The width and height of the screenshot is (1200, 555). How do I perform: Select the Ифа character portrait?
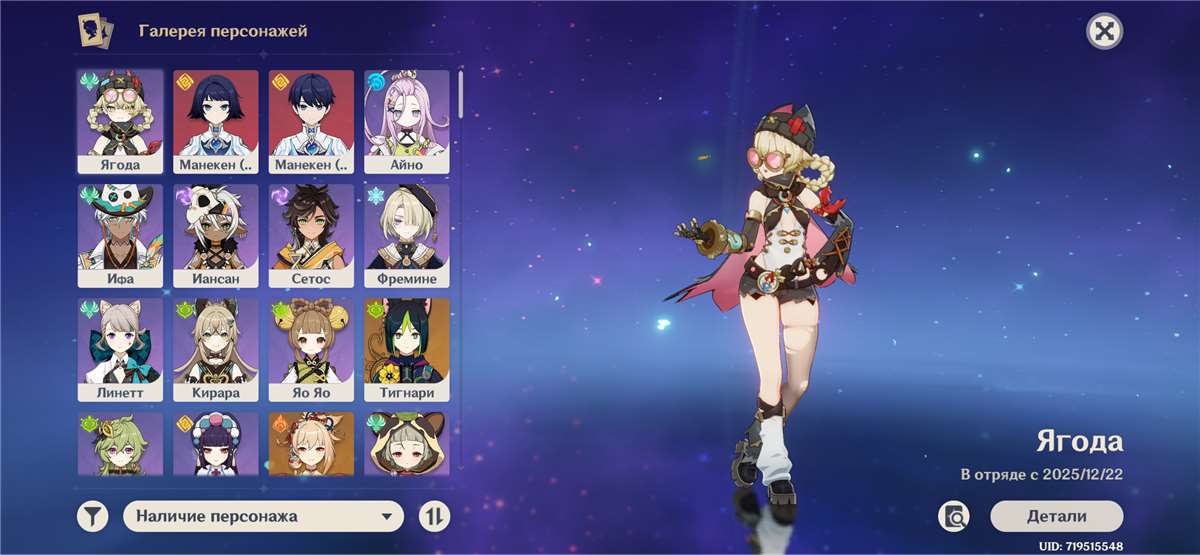(x=120, y=235)
